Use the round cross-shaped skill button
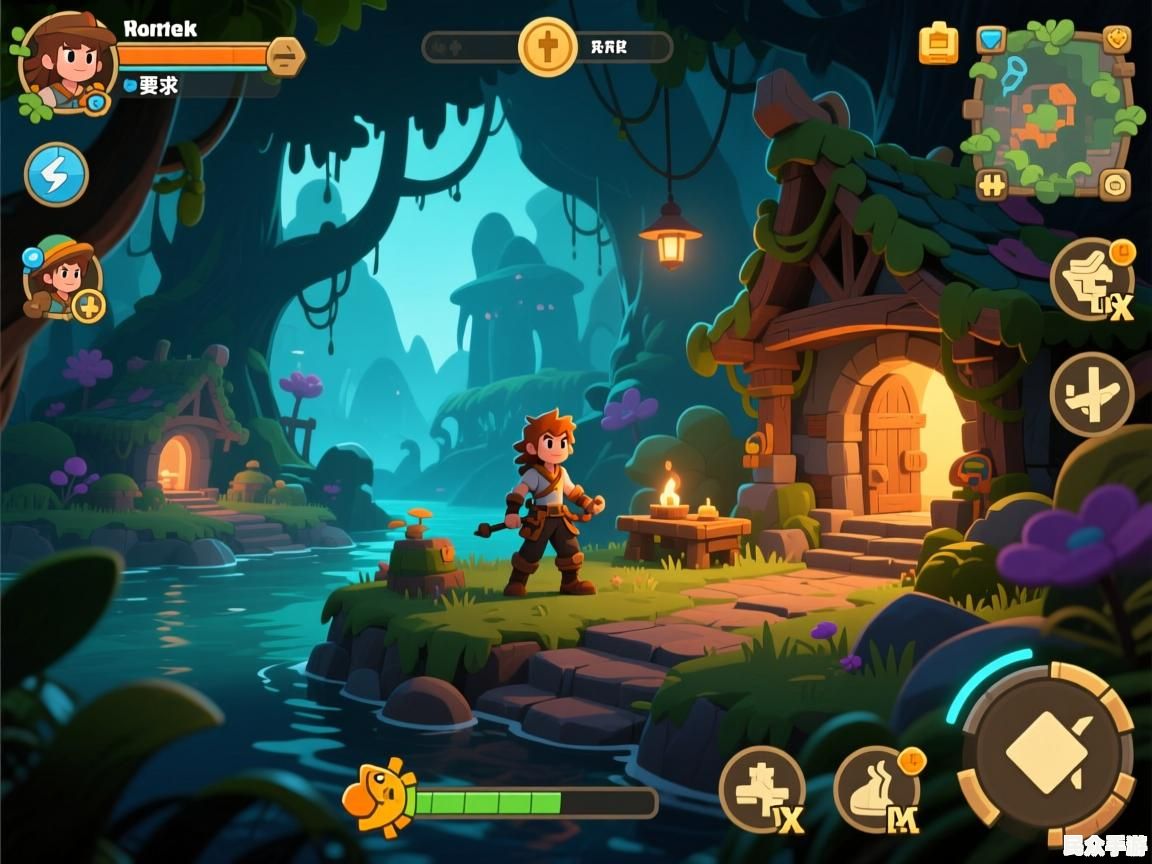 coord(1091,394)
